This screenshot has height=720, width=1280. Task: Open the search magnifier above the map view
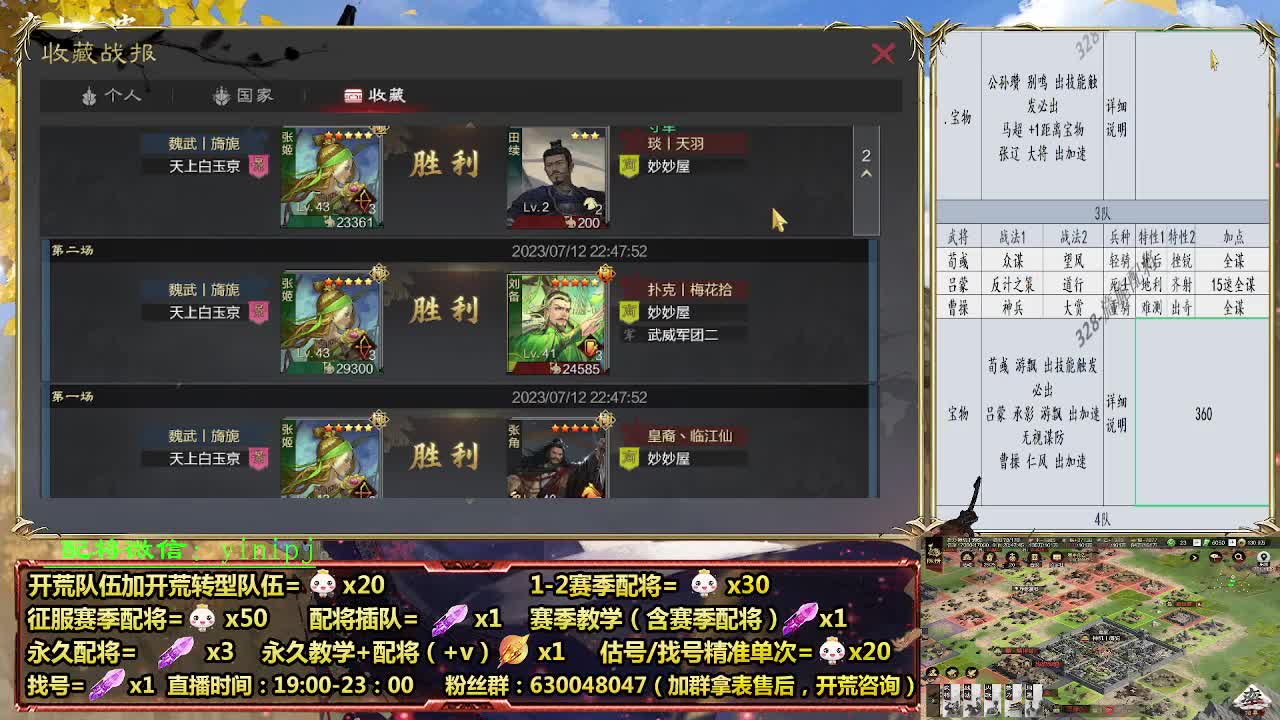(x=1239, y=557)
